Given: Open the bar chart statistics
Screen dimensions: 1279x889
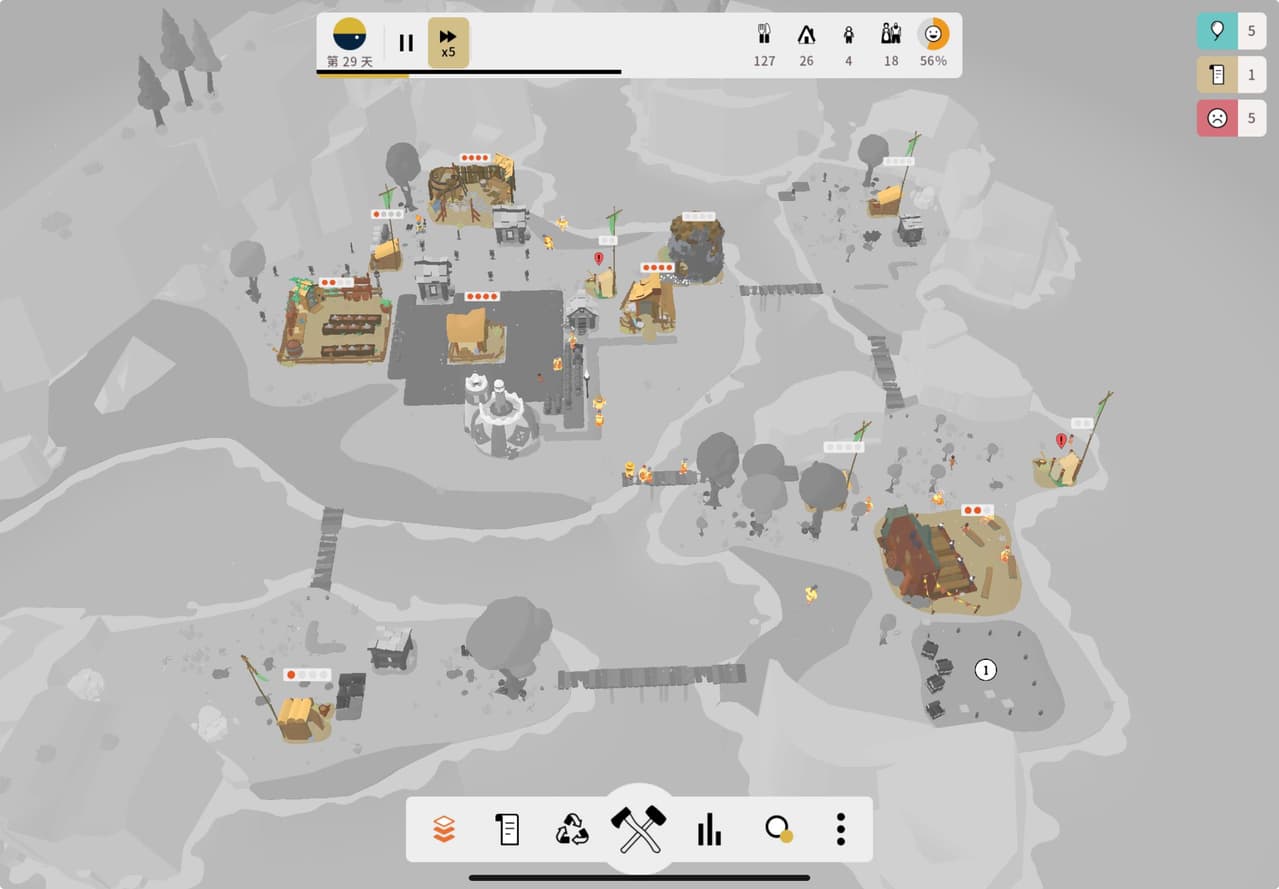Looking at the screenshot, I should [709, 829].
